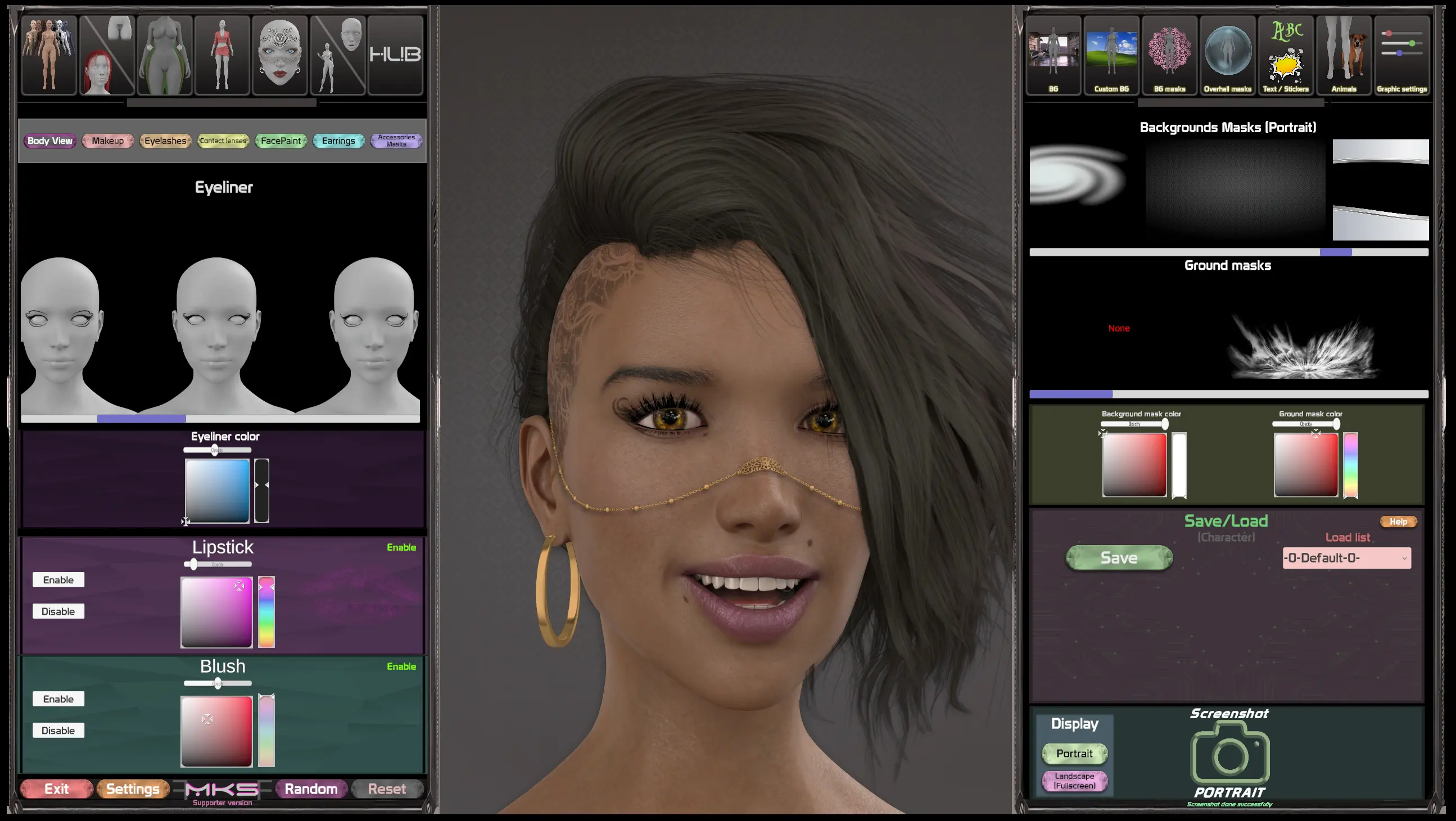1456x821 pixels.
Task: Switch display to Landscape (Fullscreen)
Action: (x=1074, y=781)
